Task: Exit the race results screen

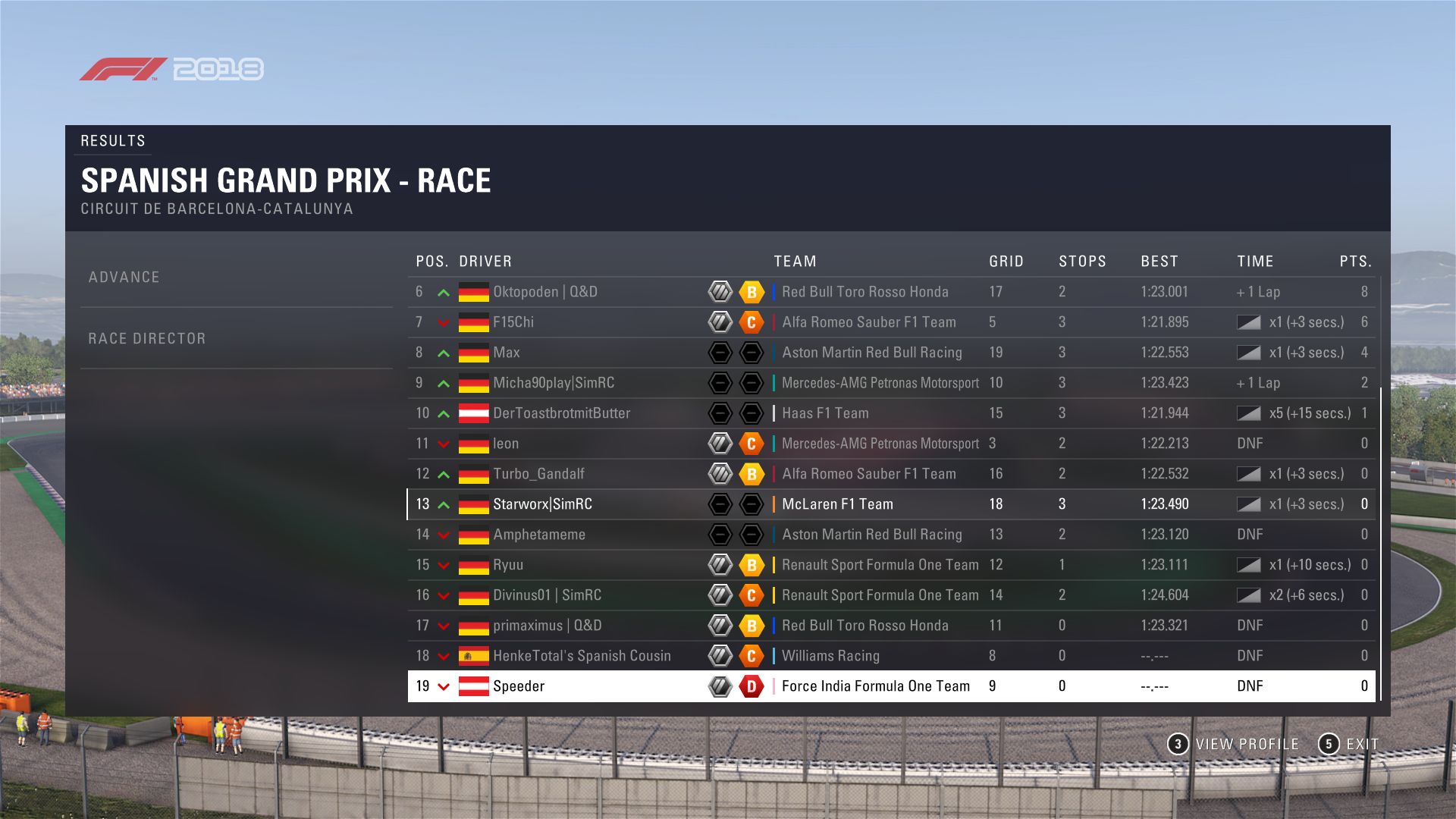Action: [x=1349, y=744]
